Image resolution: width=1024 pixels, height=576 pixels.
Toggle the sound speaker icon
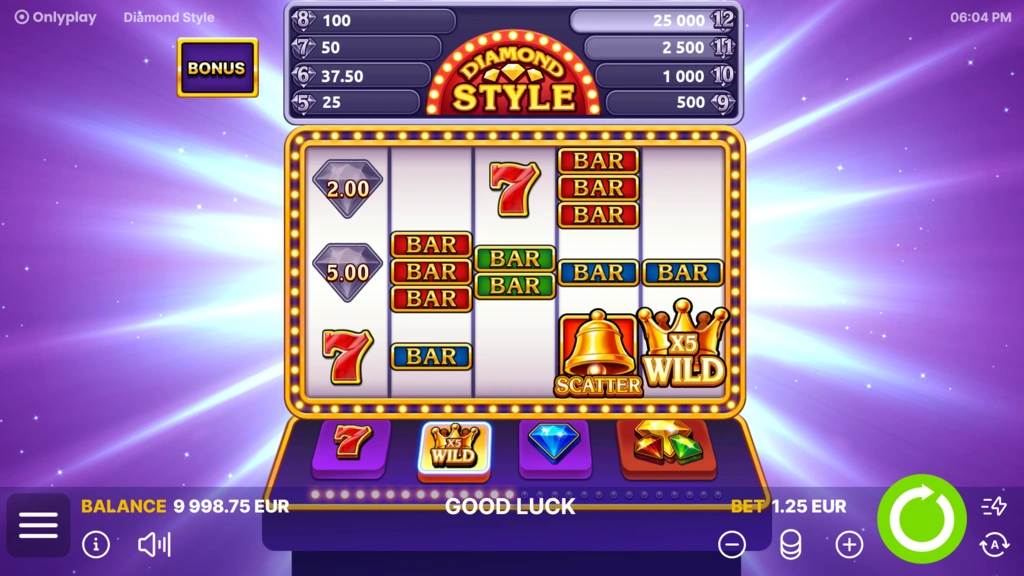tap(154, 544)
